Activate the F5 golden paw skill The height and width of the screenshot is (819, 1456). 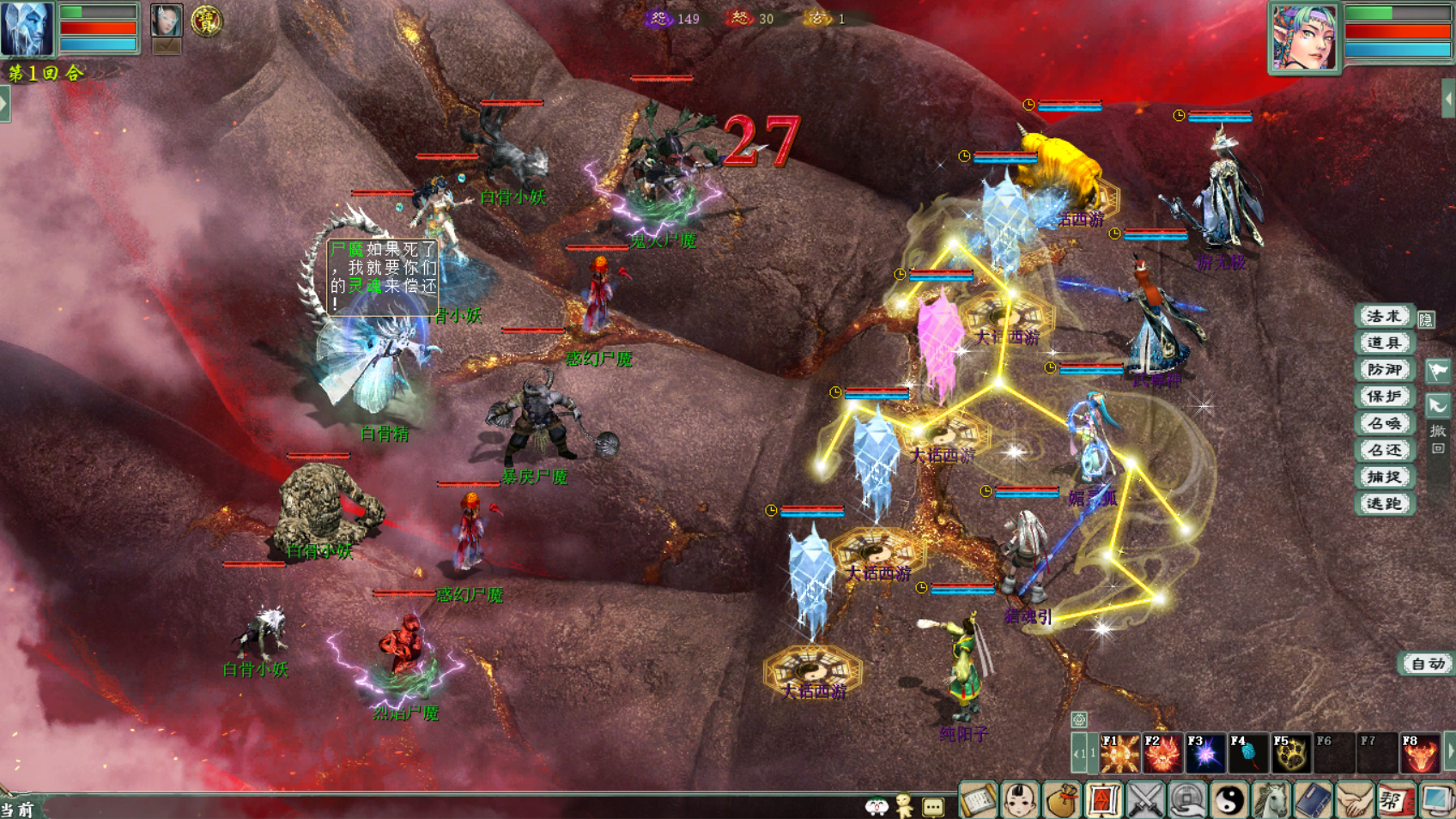click(x=1290, y=754)
